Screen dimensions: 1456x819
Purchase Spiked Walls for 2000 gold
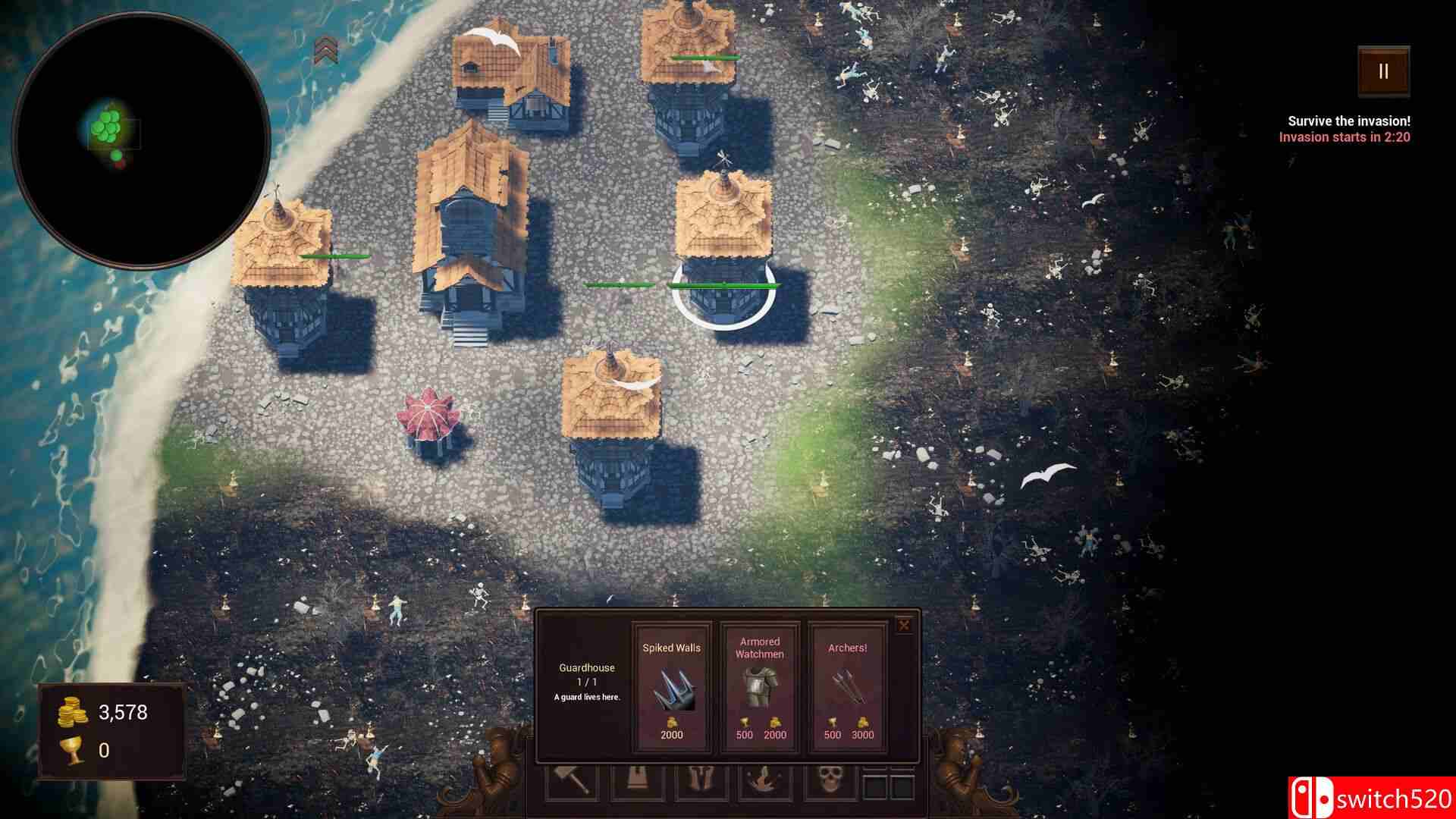pyautogui.click(x=670, y=734)
